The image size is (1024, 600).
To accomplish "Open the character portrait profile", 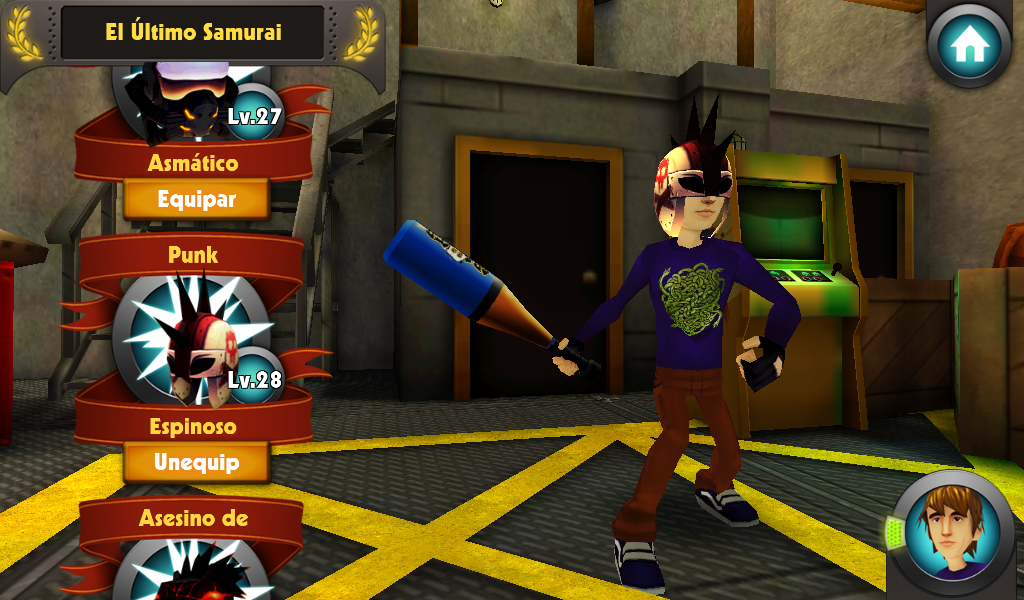I will [950, 532].
